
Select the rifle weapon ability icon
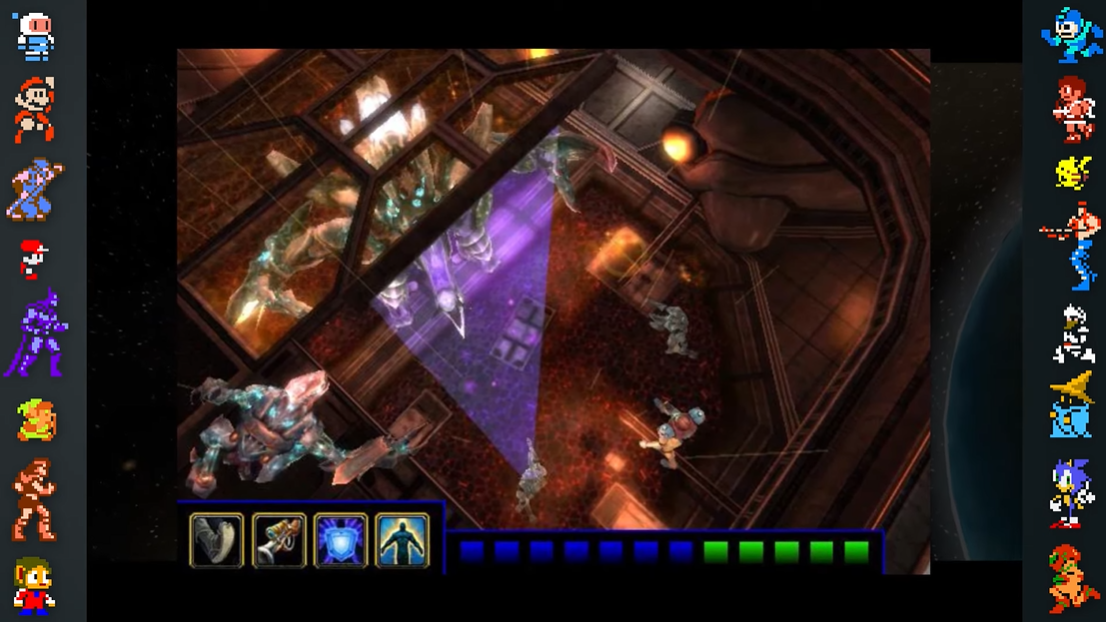click(x=279, y=540)
